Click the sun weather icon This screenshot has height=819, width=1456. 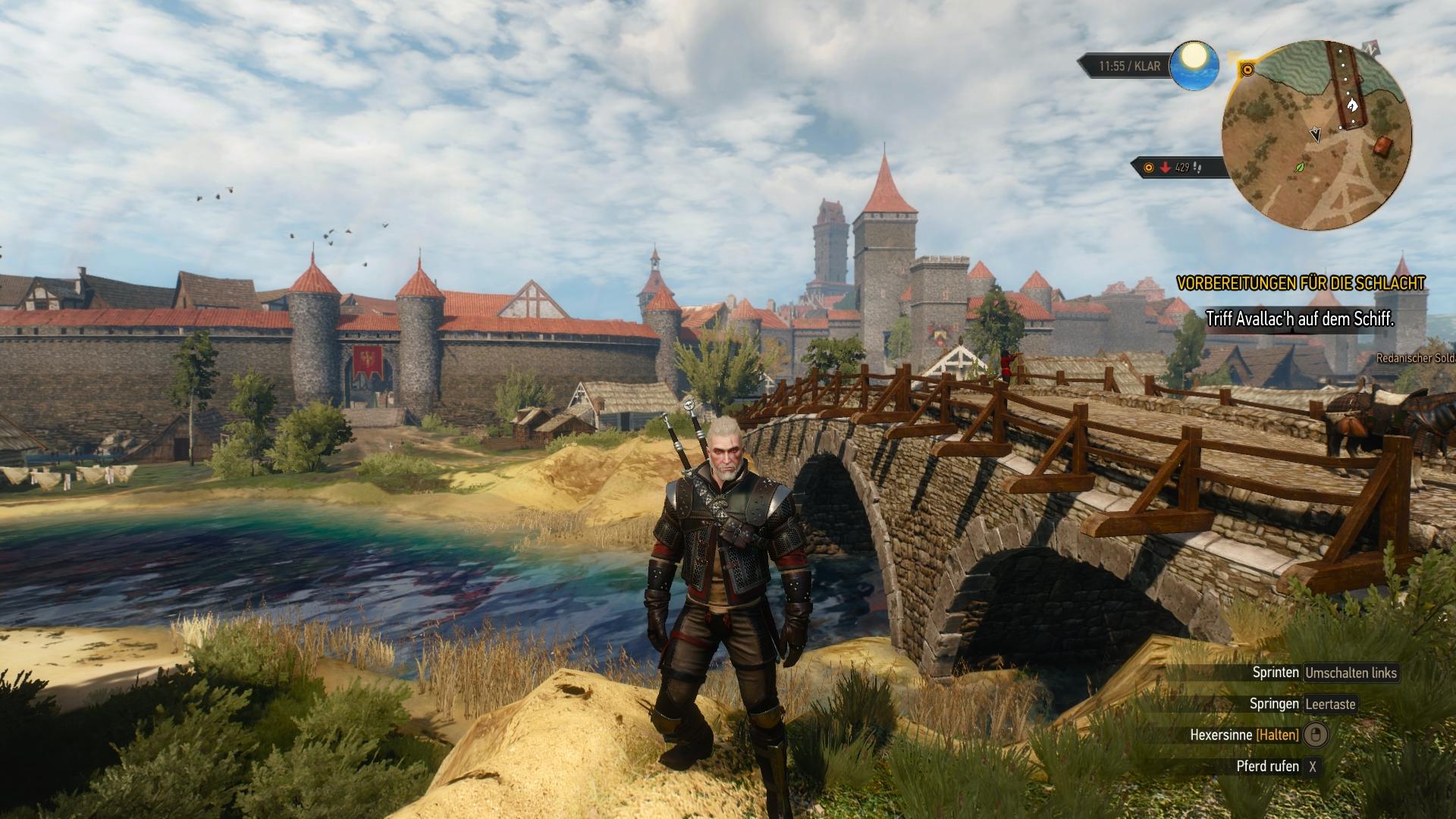1194,65
